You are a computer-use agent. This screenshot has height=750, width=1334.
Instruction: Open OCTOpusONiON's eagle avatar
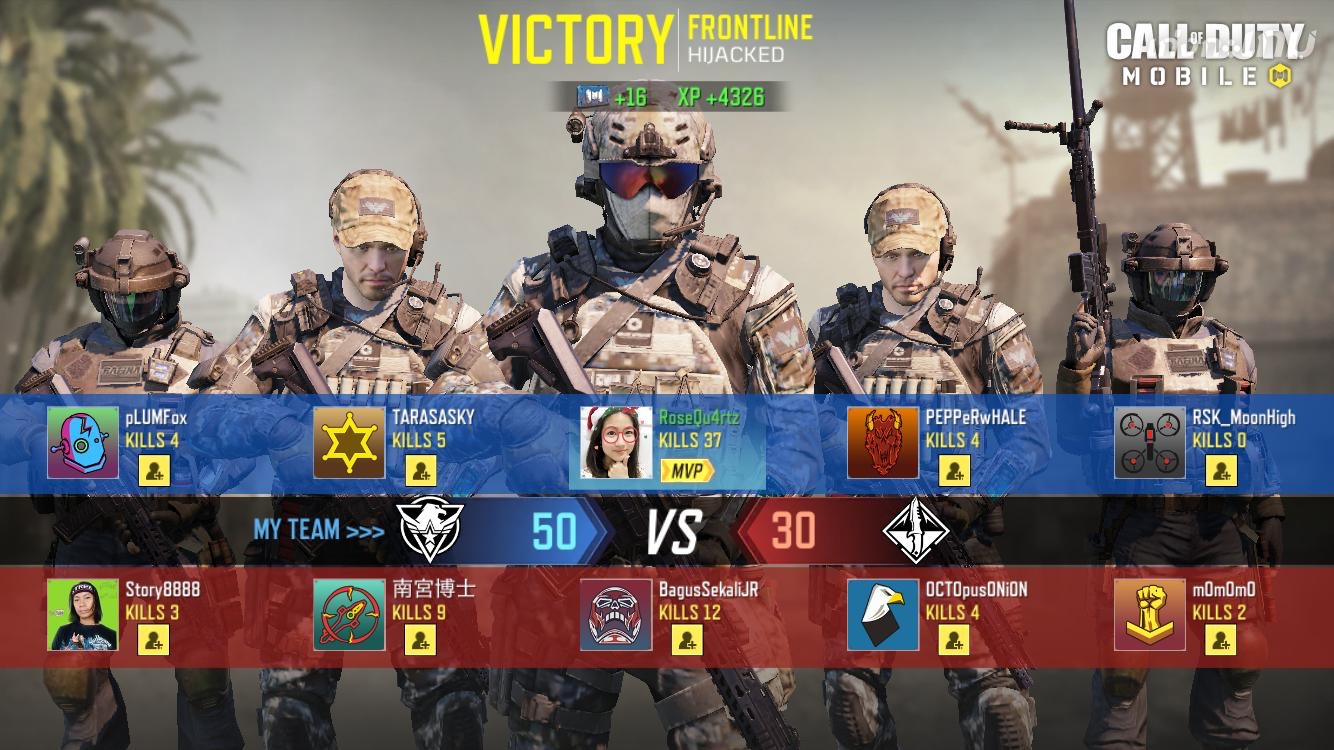883,614
